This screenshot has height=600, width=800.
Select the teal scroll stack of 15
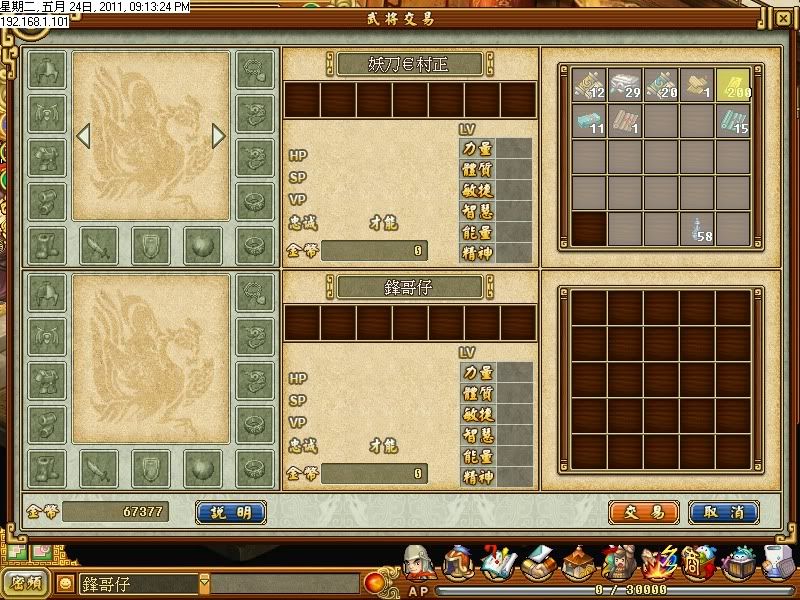pos(733,121)
